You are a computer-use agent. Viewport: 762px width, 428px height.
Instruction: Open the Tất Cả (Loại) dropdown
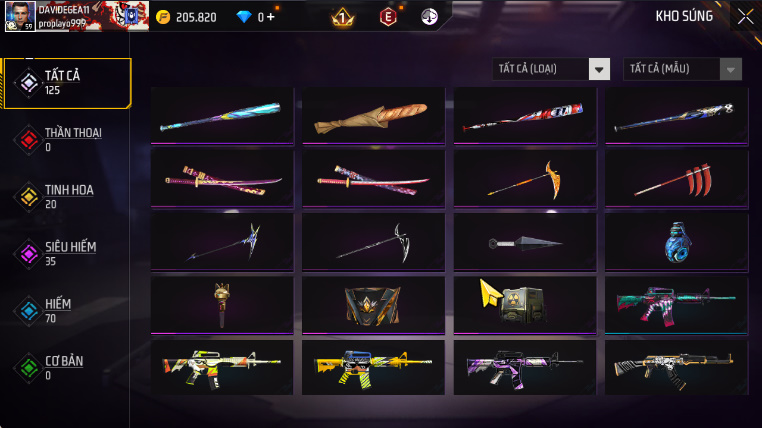[x=552, y=69]
